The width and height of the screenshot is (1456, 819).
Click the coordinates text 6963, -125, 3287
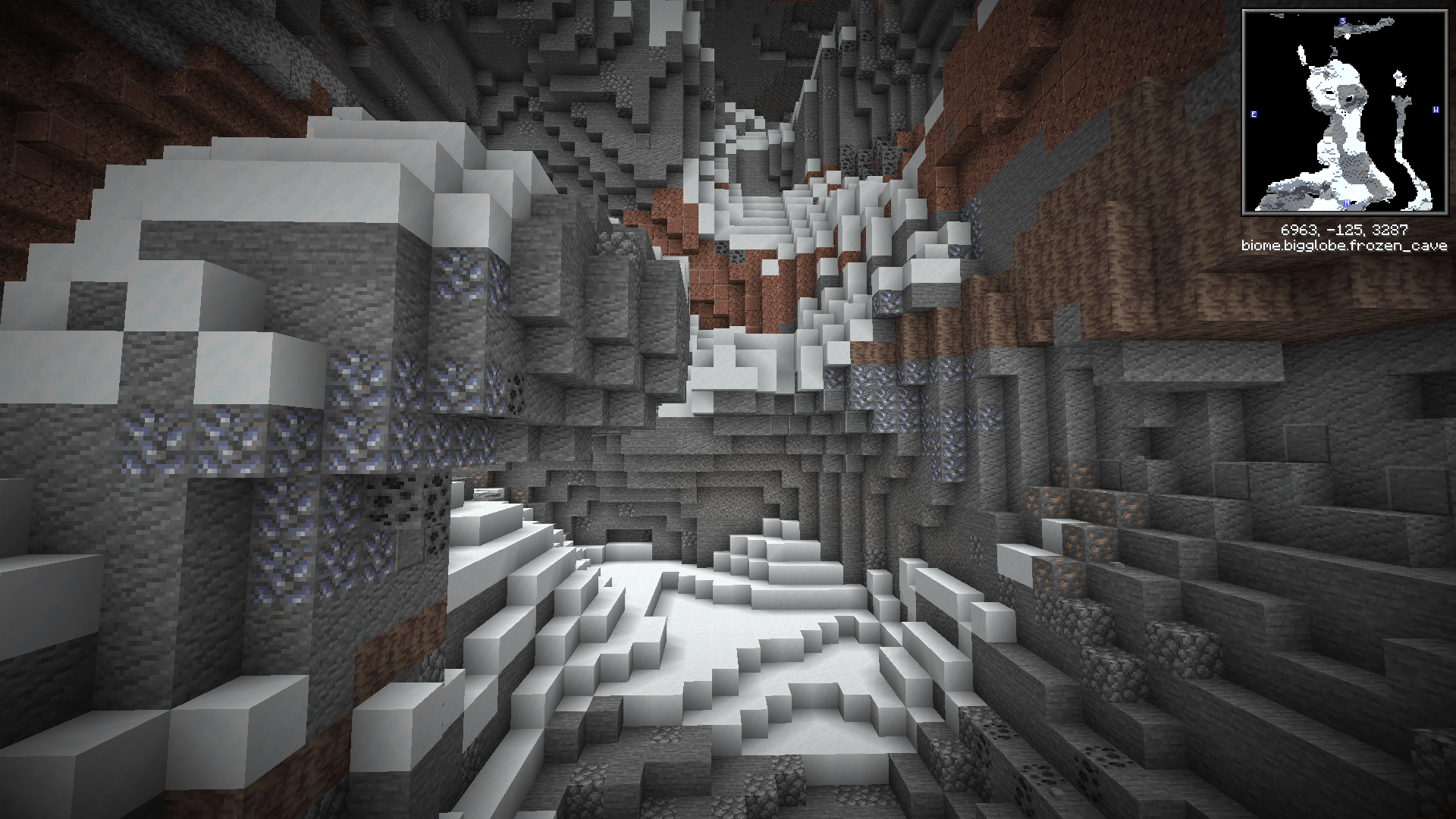(x=1345, y=229)
